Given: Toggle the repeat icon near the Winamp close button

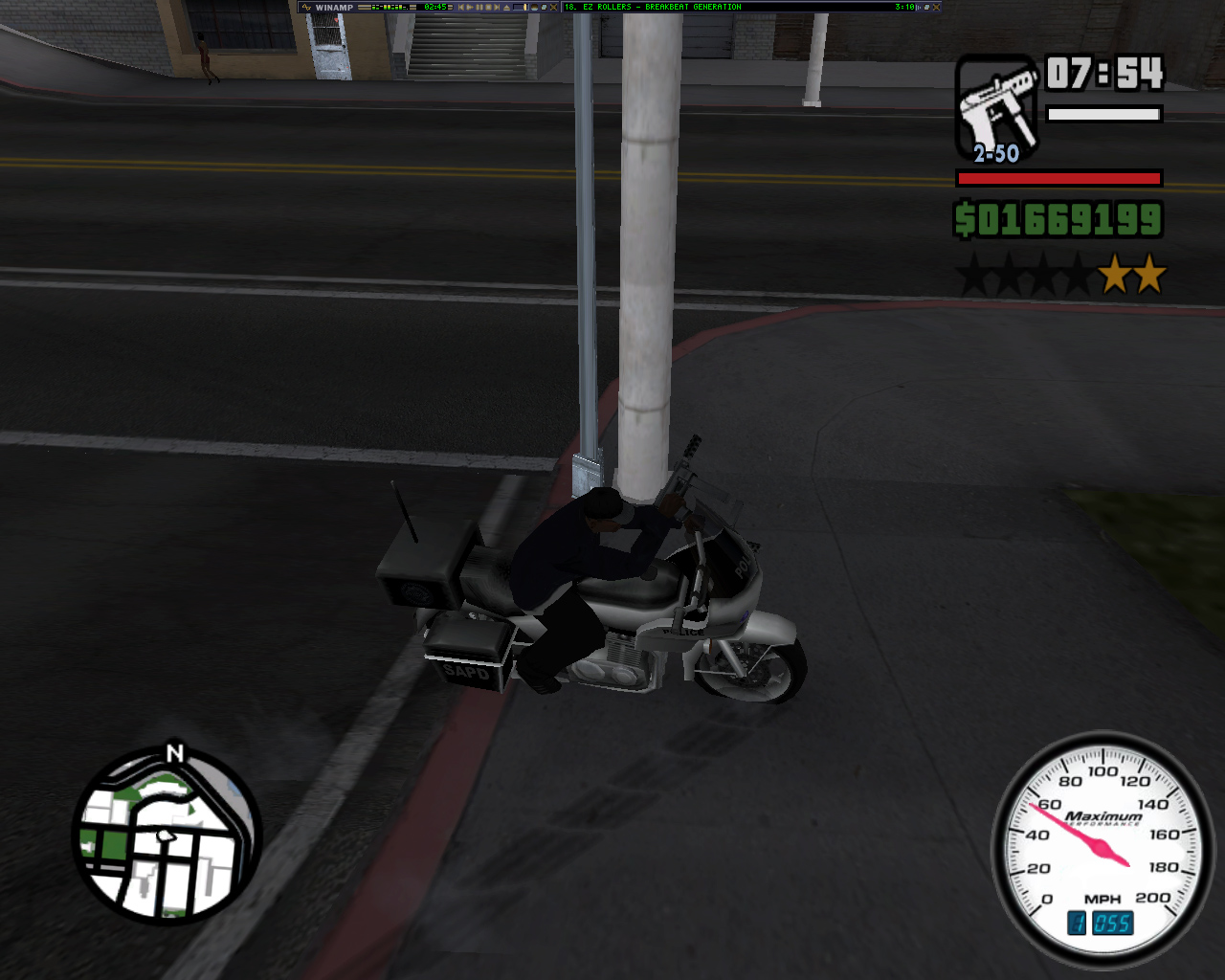Looking at the screenshot, I should pyautogui.click(x=543, y=7).
